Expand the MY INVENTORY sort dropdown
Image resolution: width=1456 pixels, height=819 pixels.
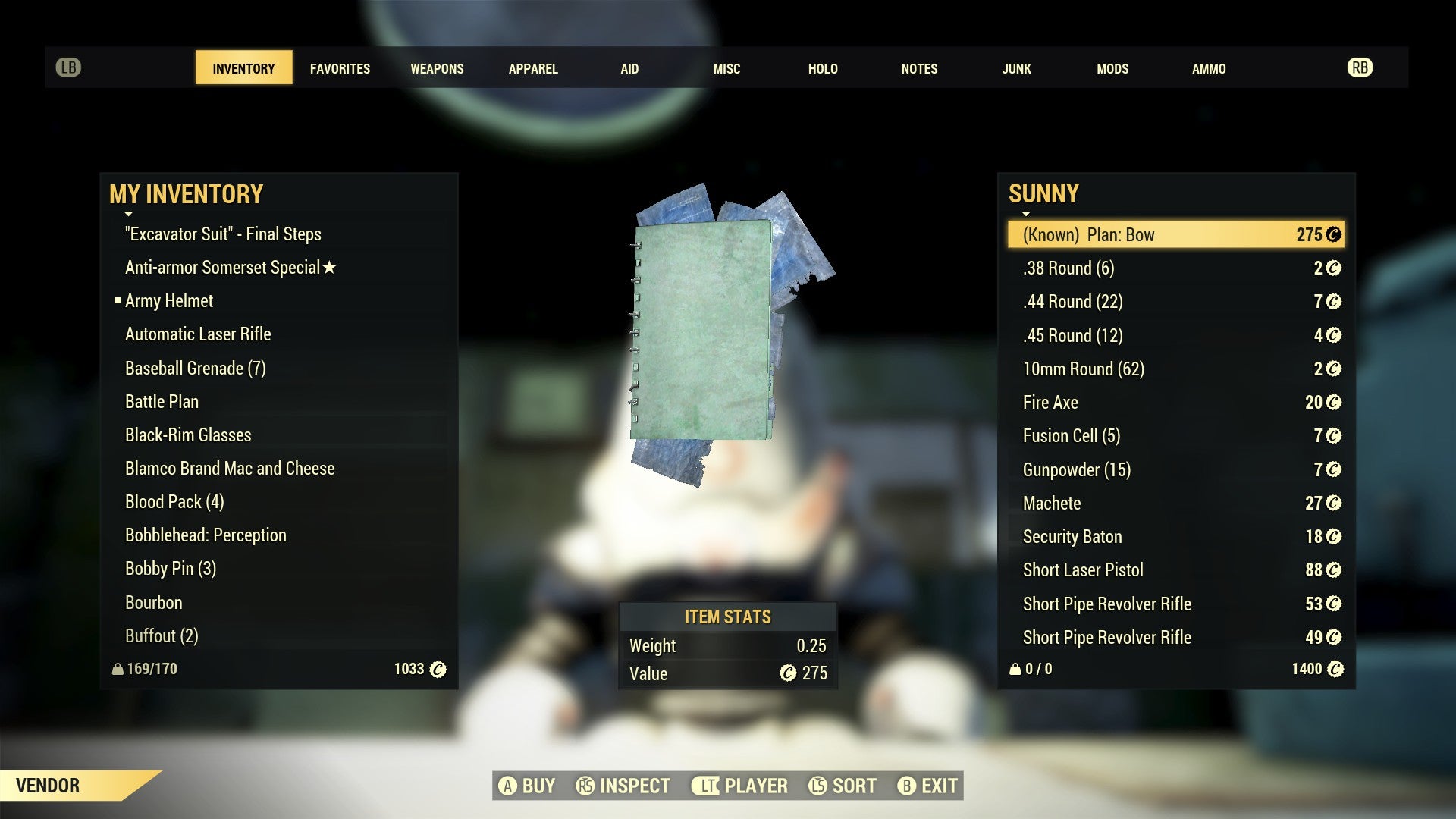tap(129, 213)
